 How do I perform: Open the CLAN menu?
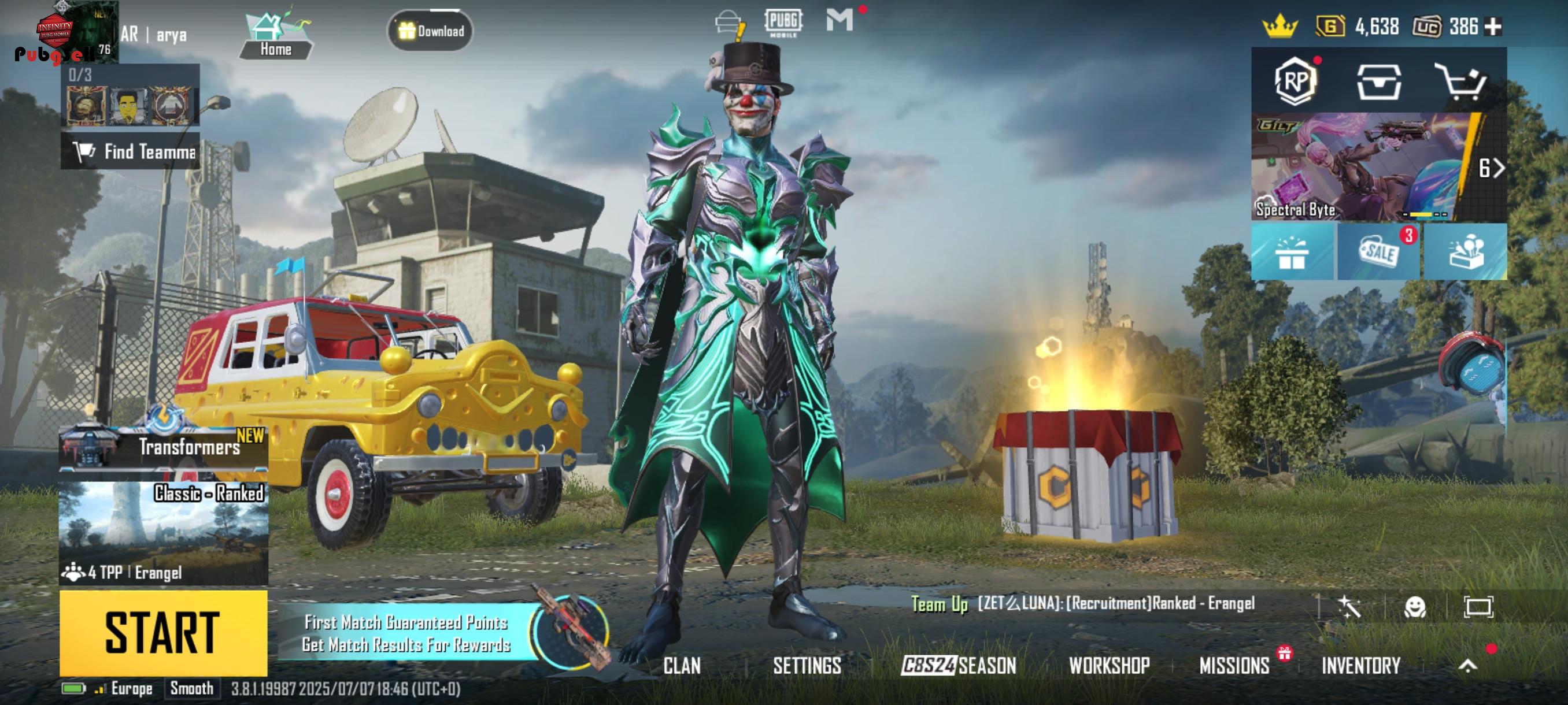point(682,666)
